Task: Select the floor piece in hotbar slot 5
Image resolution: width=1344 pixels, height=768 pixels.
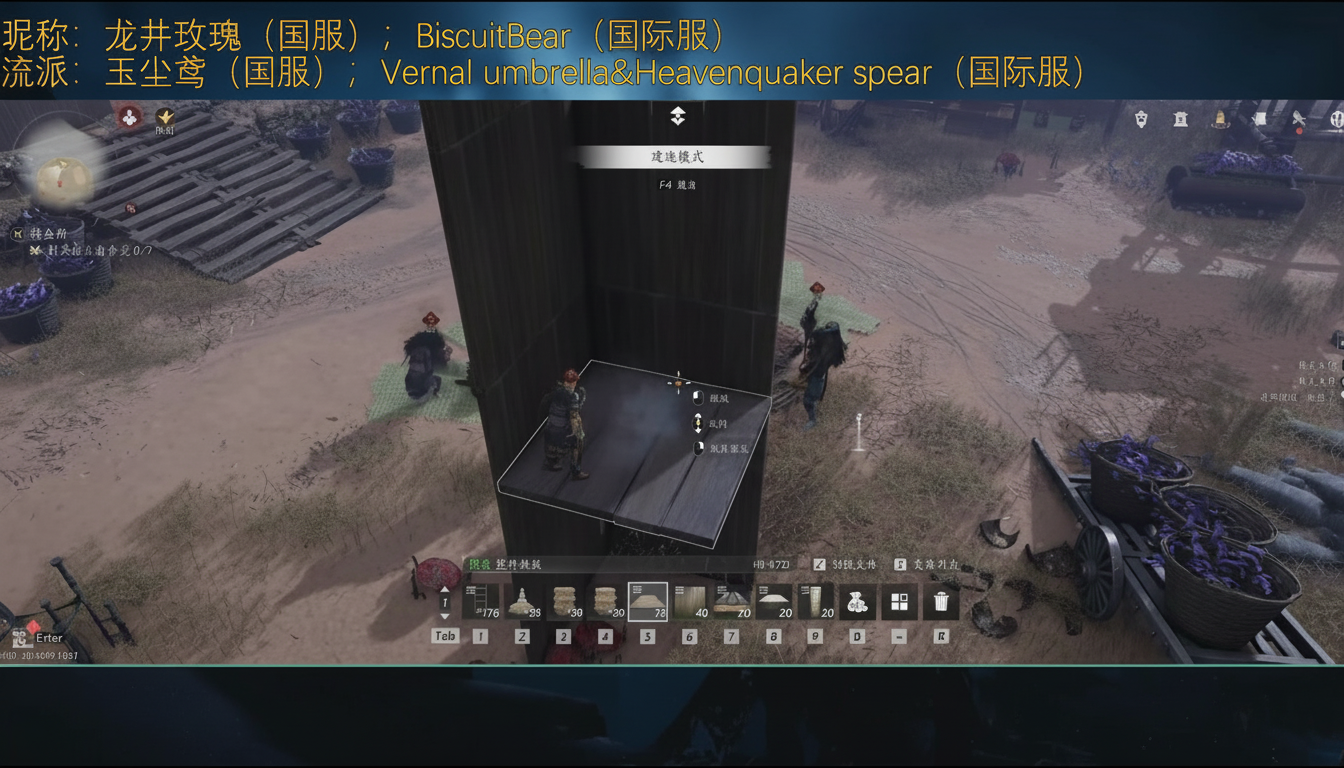Action: [x=647, y=601]
